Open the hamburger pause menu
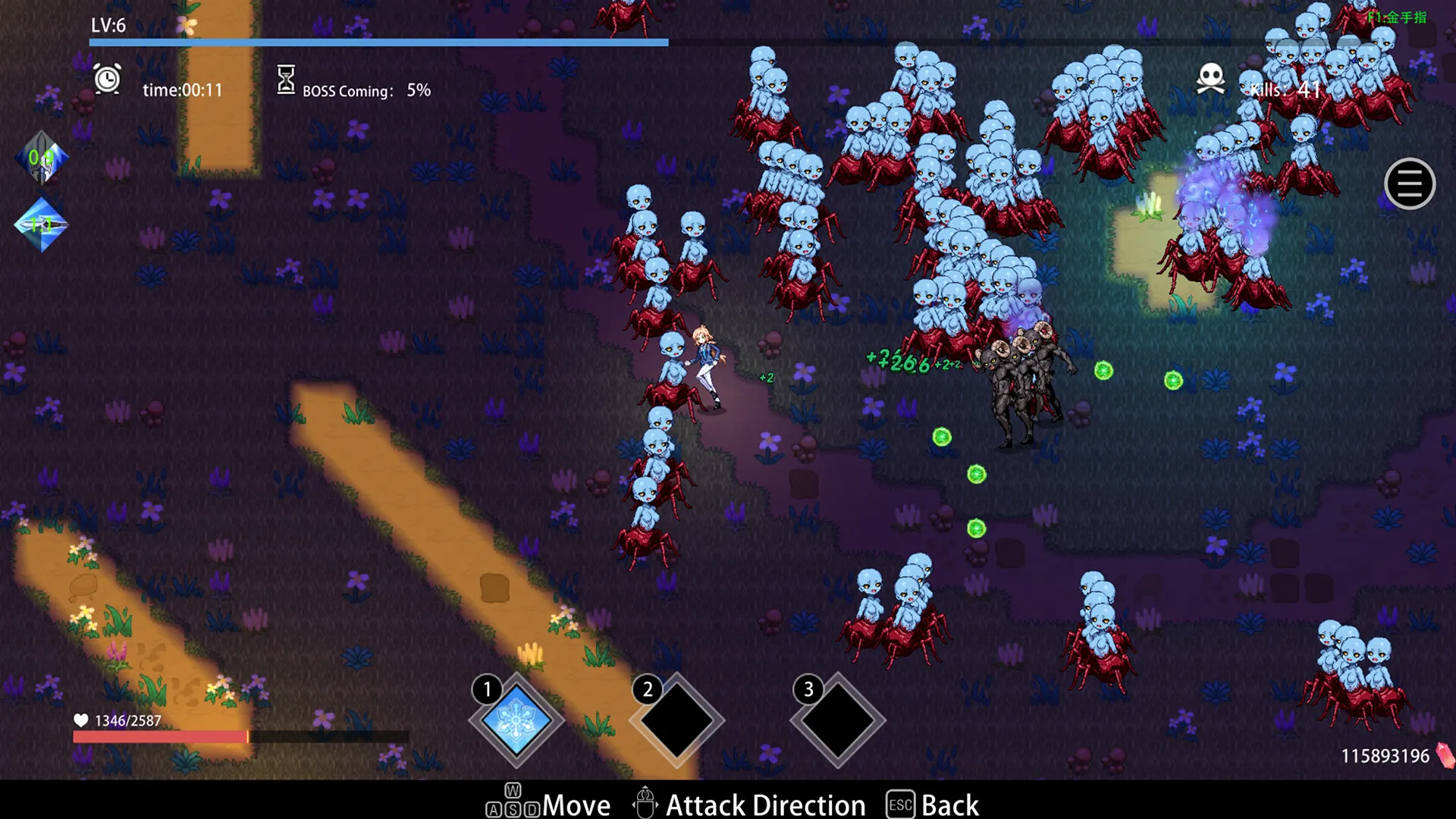 pos(1409,184)
